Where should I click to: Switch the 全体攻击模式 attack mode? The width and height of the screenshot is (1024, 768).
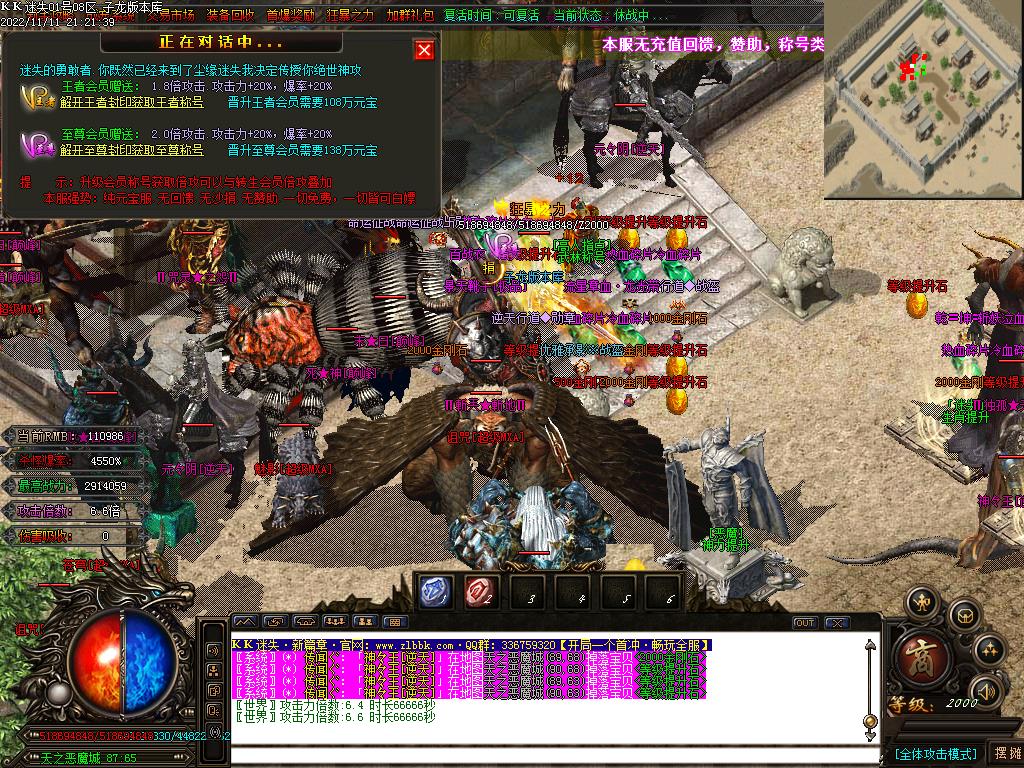pos(936,753)
